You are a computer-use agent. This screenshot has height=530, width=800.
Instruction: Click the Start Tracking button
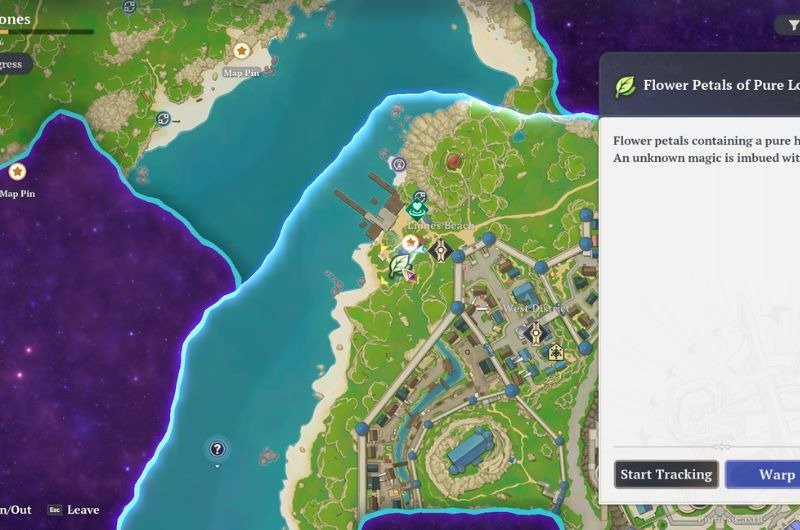pyautogui.click(x=667, y=474)
